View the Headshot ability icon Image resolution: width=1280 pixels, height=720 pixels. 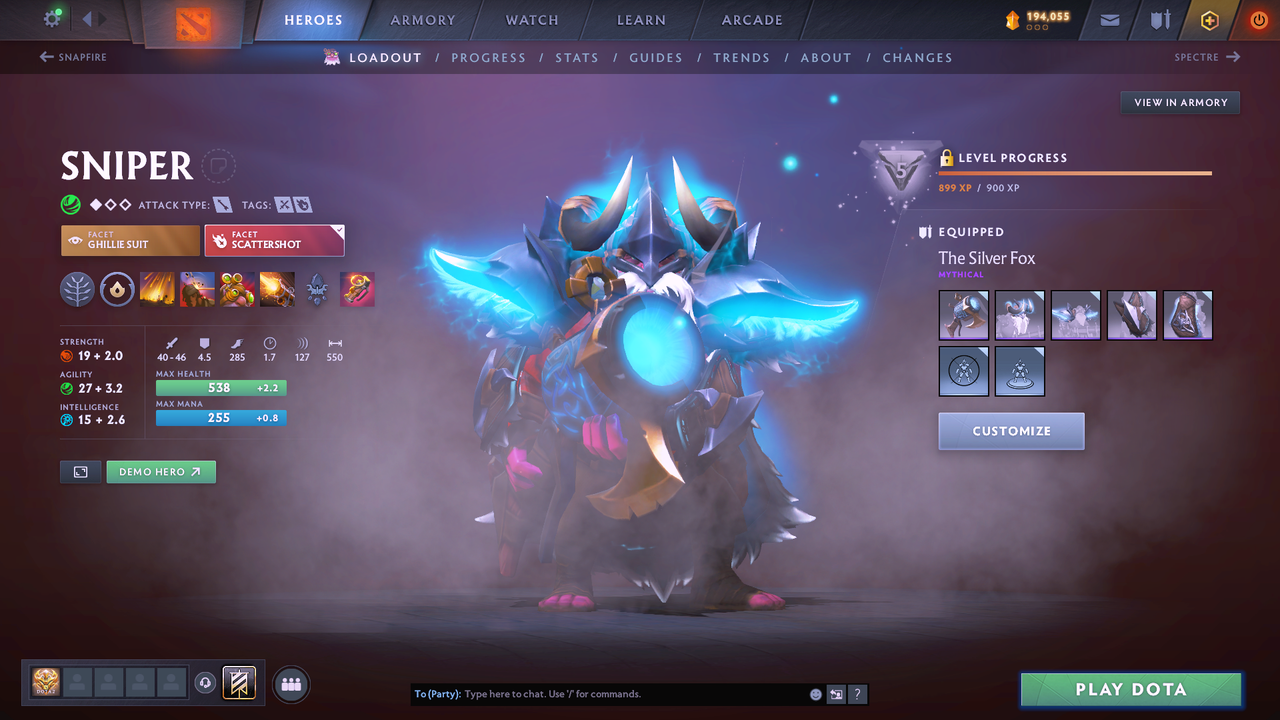(197, 289)
